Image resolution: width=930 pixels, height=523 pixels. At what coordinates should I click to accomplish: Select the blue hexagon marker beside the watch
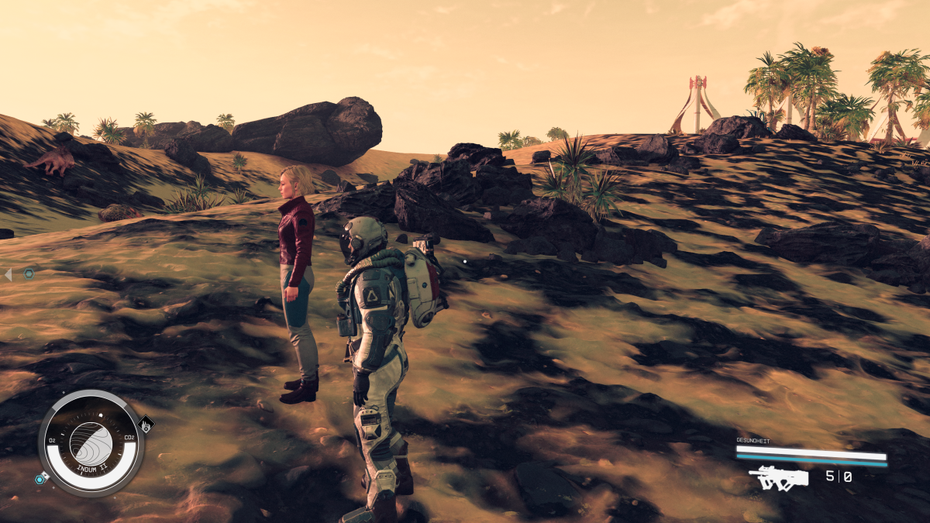point(41,479)
